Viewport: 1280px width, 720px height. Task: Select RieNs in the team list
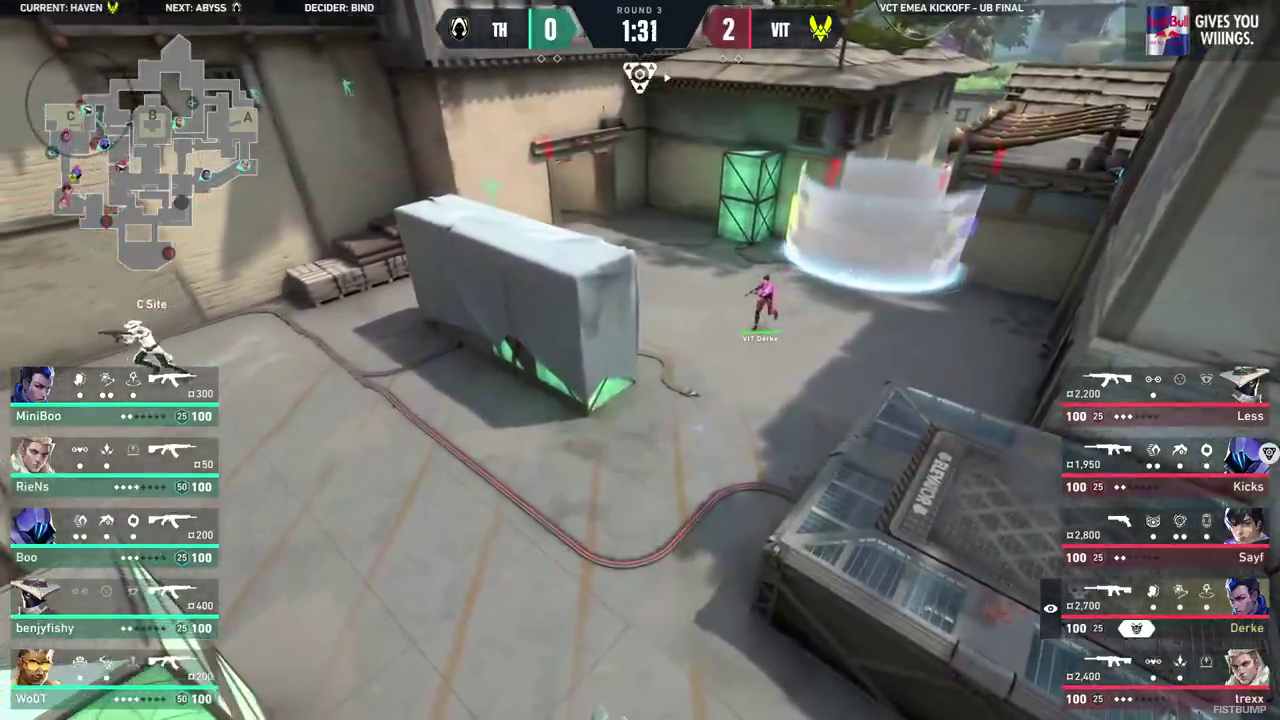click(115, 468)
